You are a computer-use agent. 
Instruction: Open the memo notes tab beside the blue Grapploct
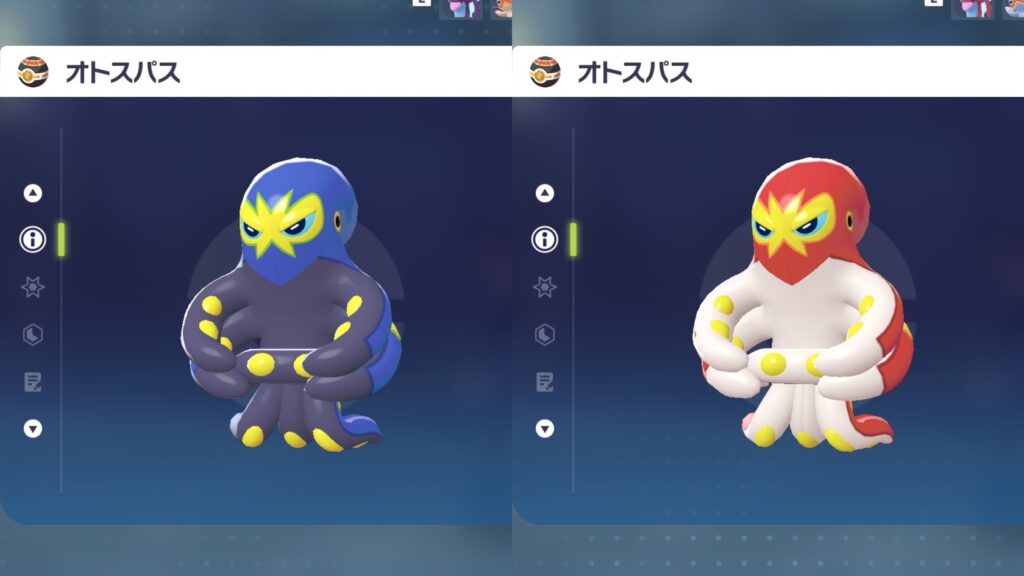tap(33, 381)
